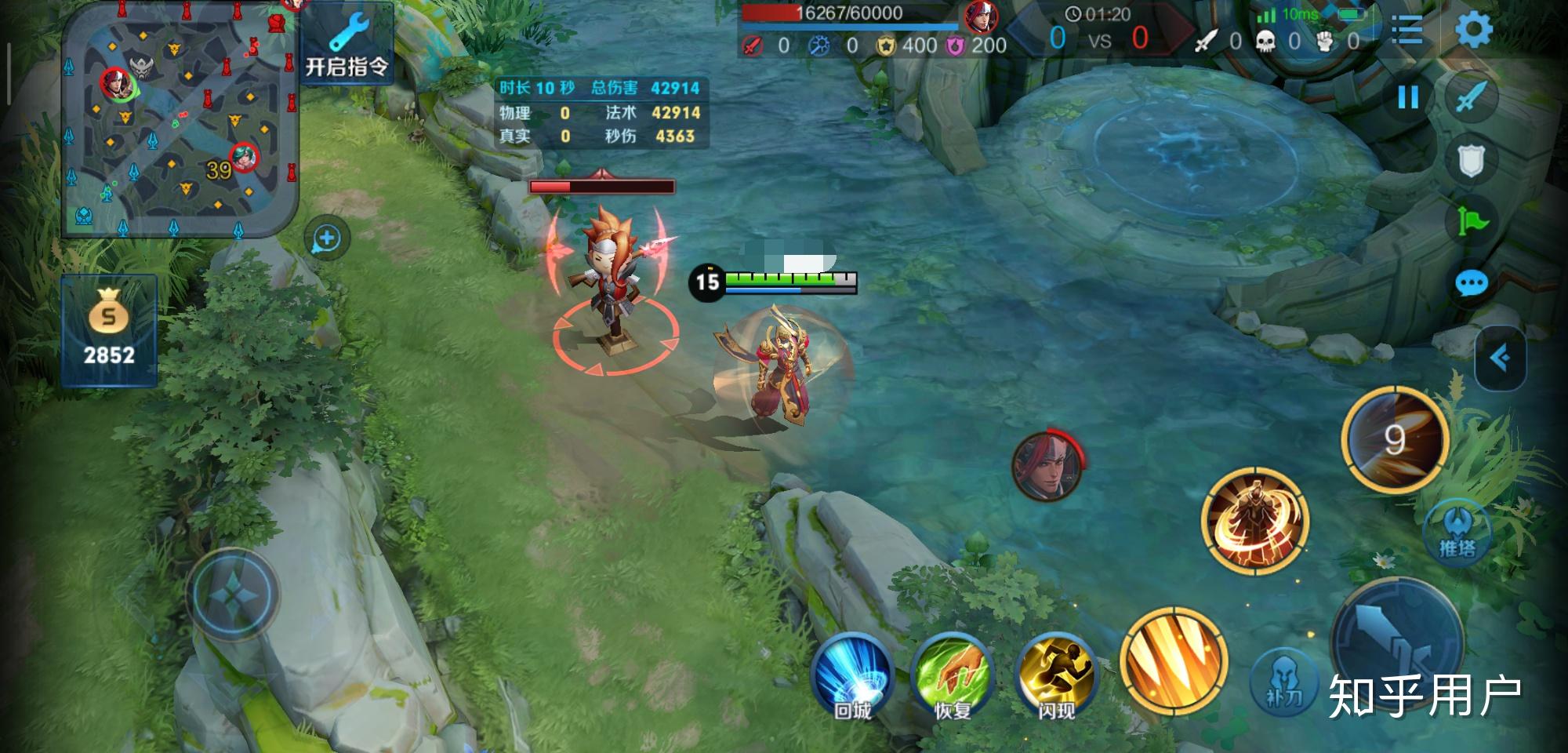
Task: Activate the golden slash skill
Action: coord(1172,660)
